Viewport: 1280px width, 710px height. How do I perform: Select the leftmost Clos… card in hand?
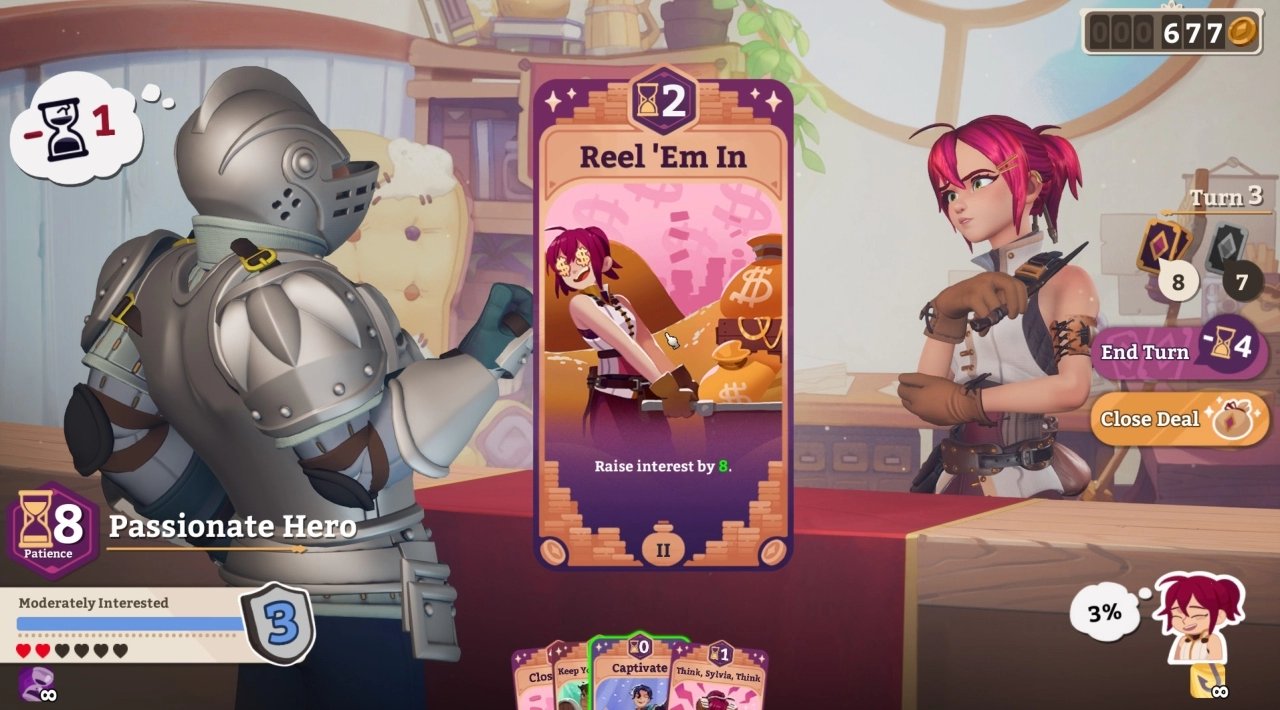coord(532,682)
